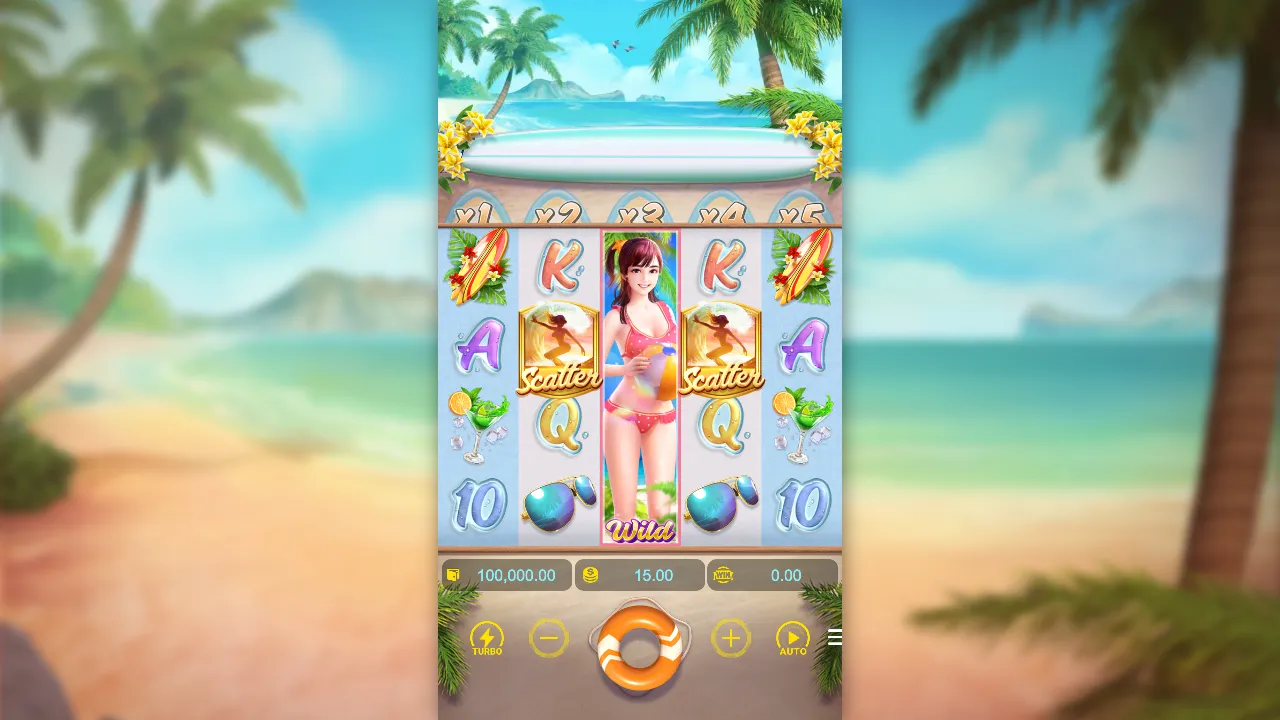This screenshot has height=720, width=1280.
Task: Increase the bet with the plus button
Action: (x=729, y=637)
